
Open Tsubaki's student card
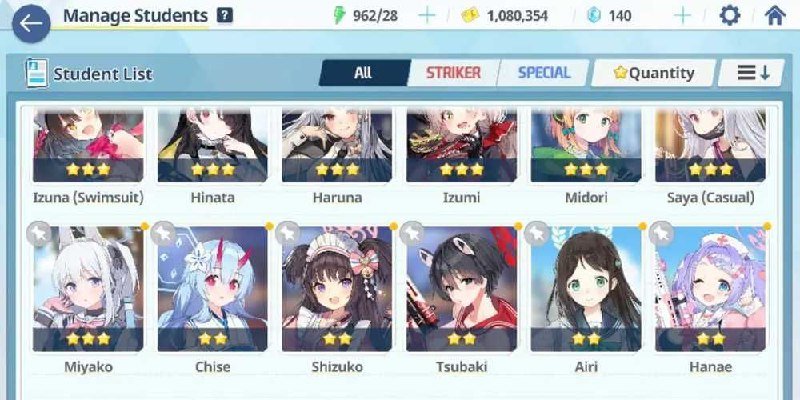pyautogui.click(x=461, y=290)
